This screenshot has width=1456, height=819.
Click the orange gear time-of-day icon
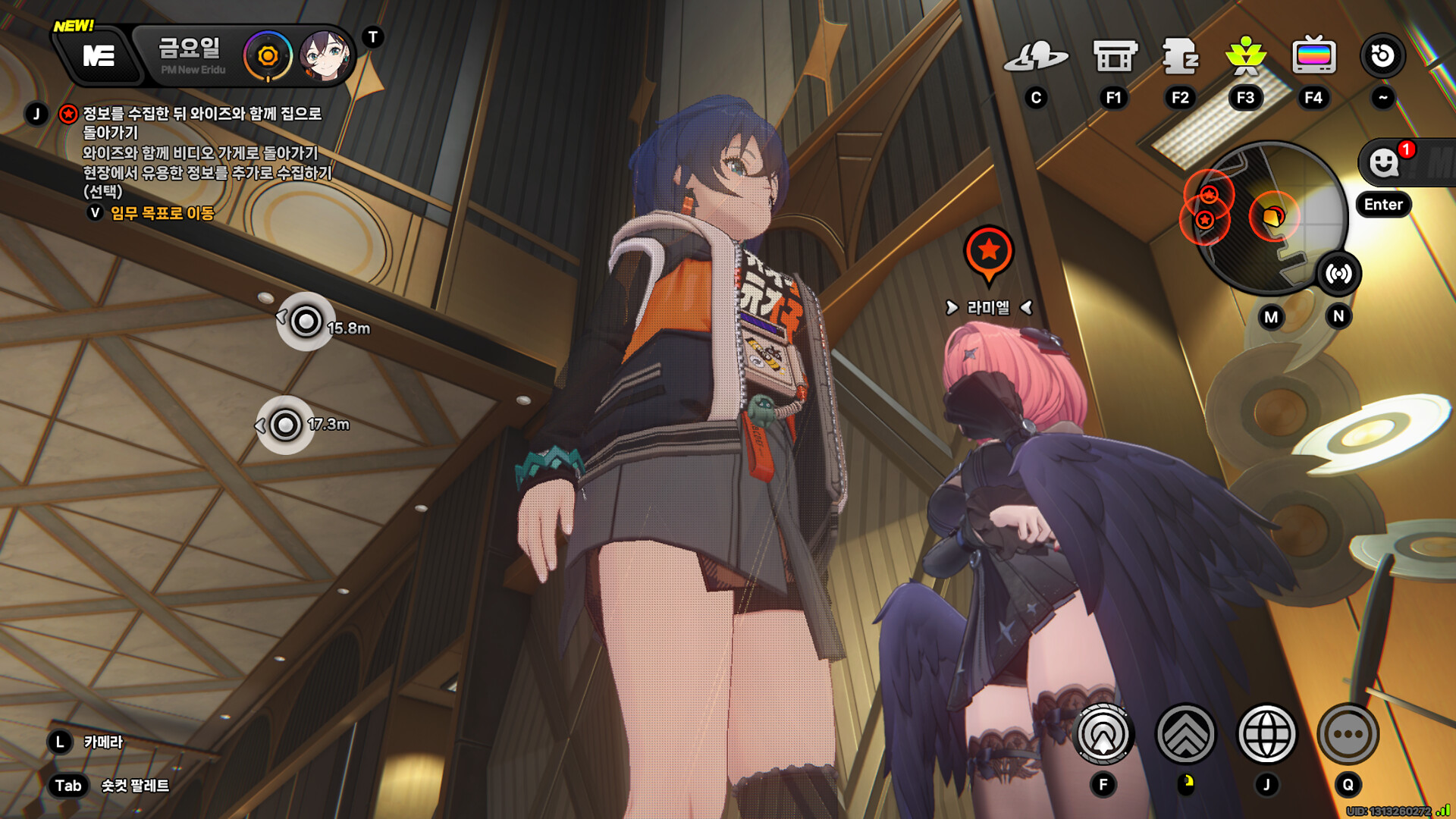point(267,55)
